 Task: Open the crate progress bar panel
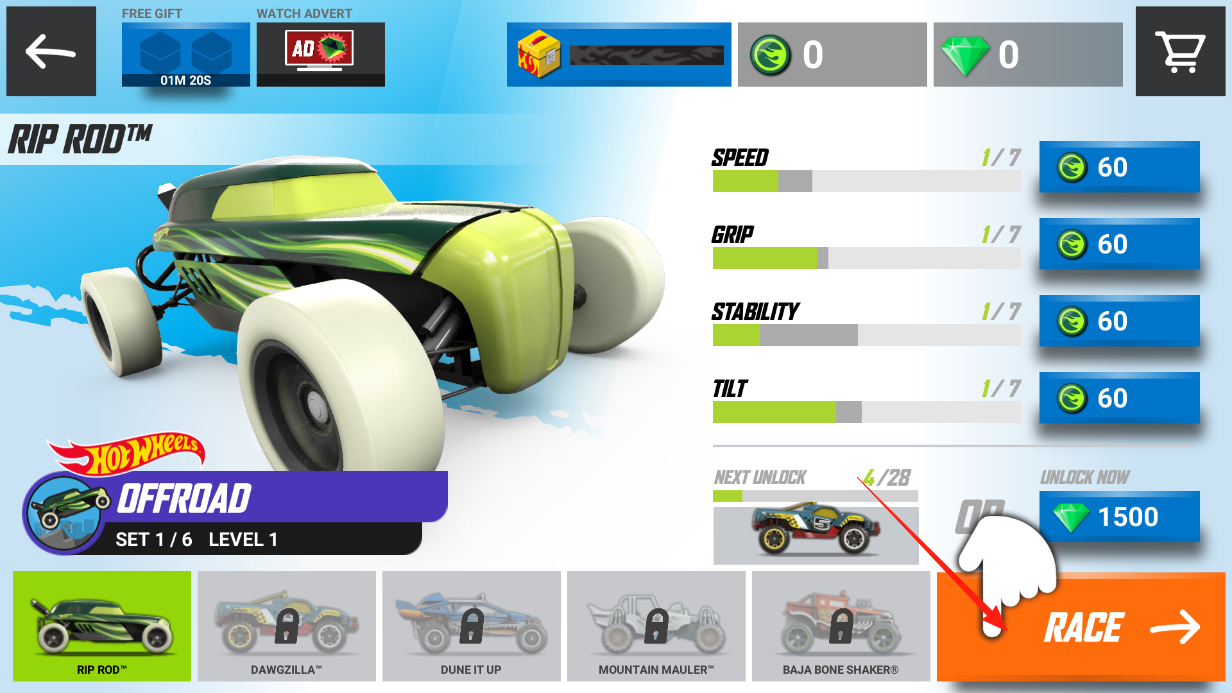coord(619,54)
